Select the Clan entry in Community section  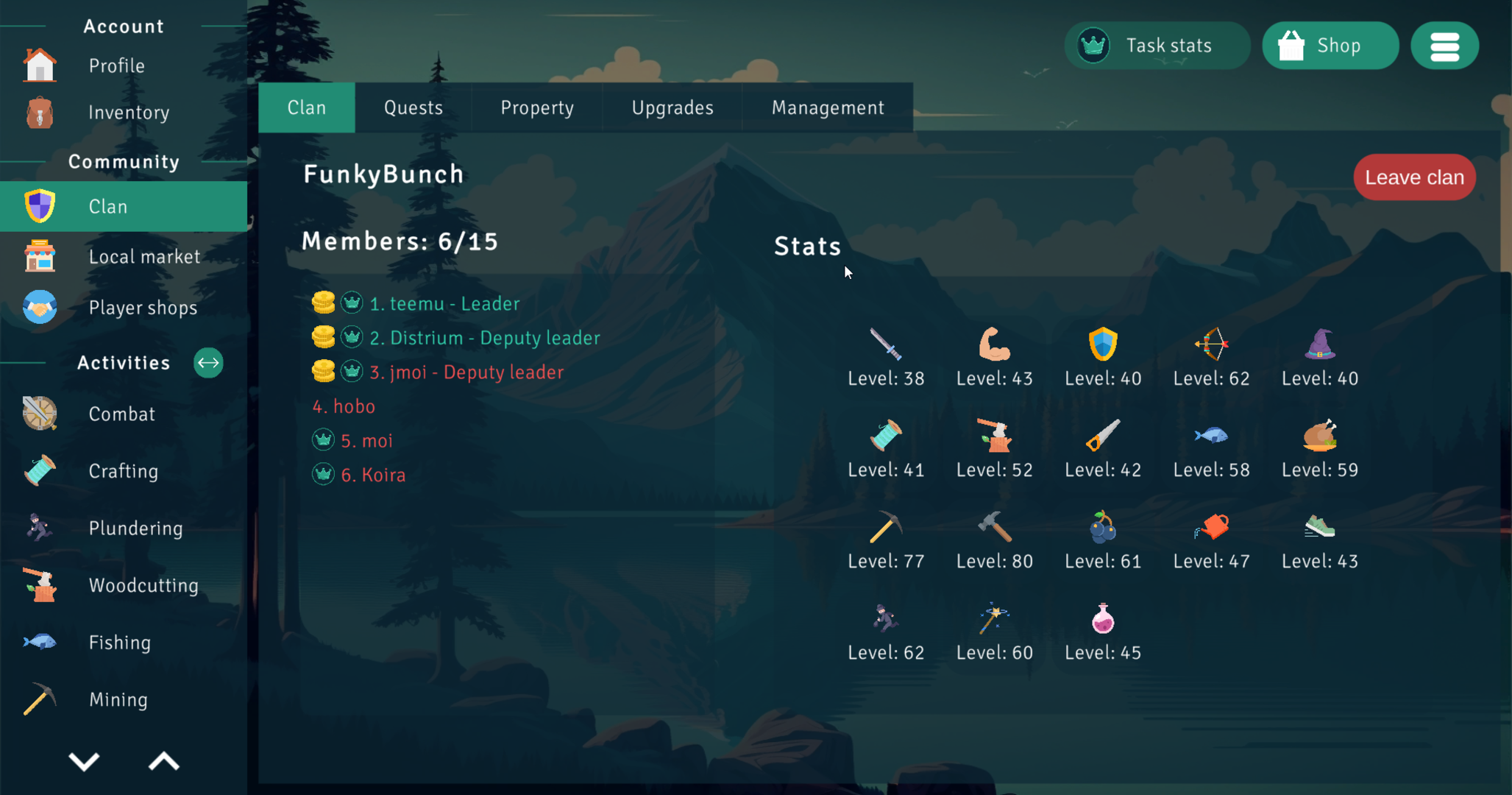[108, 207]
